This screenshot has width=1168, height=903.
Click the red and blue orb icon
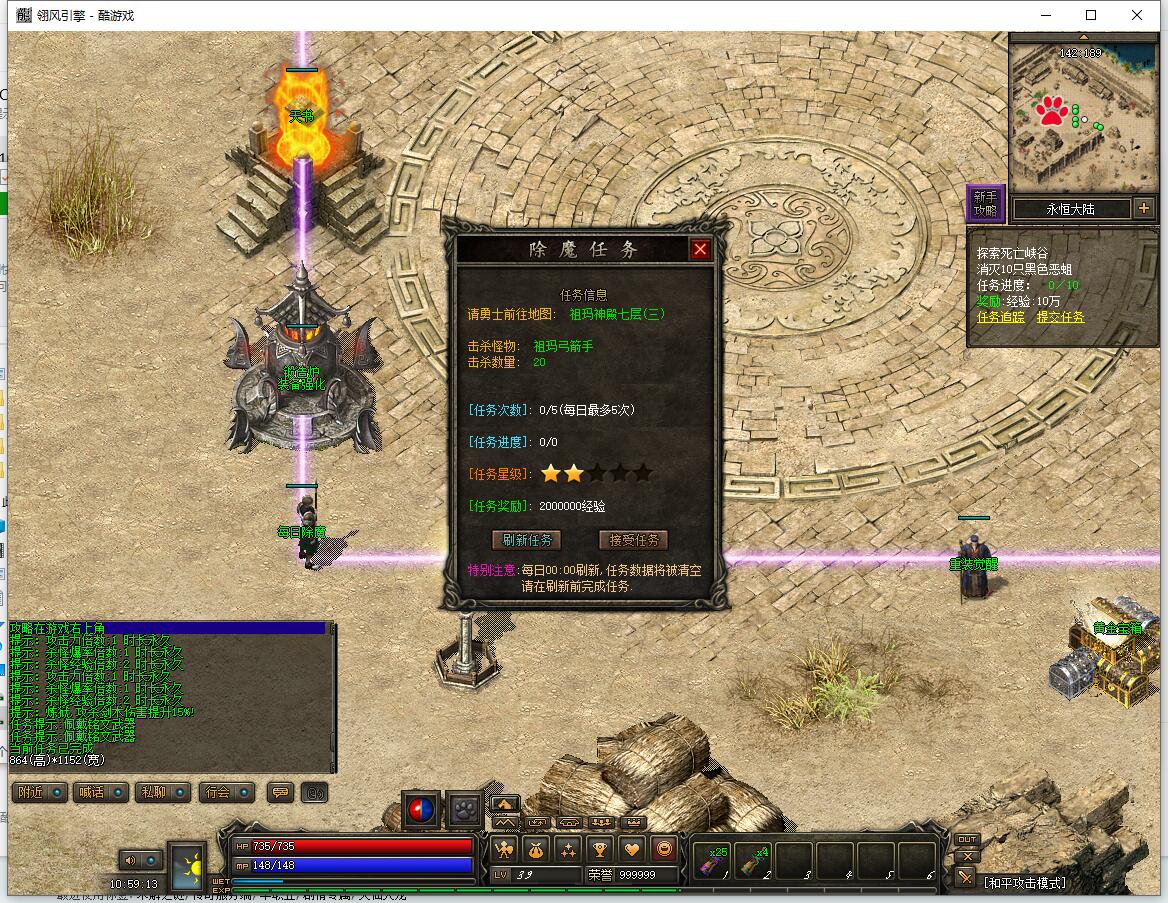point(421,809)
